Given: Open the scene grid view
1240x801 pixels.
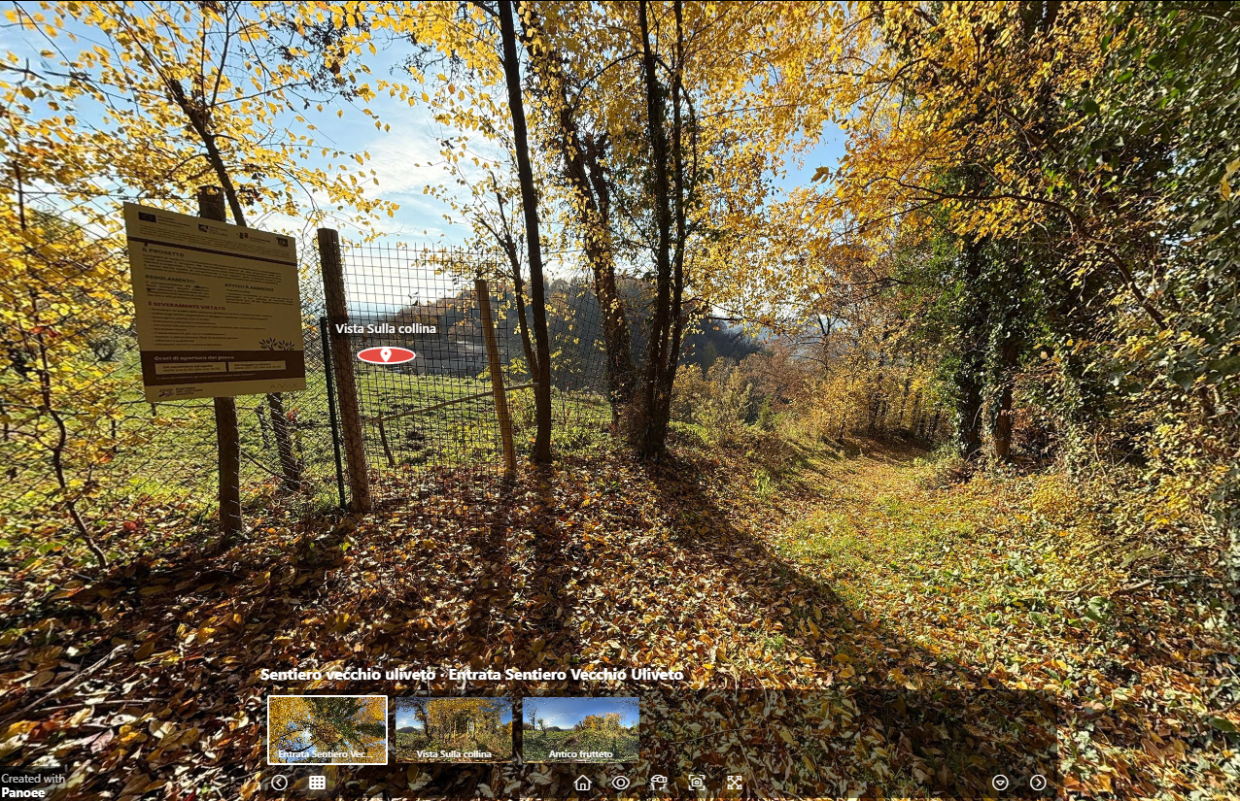Looking at the screenshot, I should 317,783.
